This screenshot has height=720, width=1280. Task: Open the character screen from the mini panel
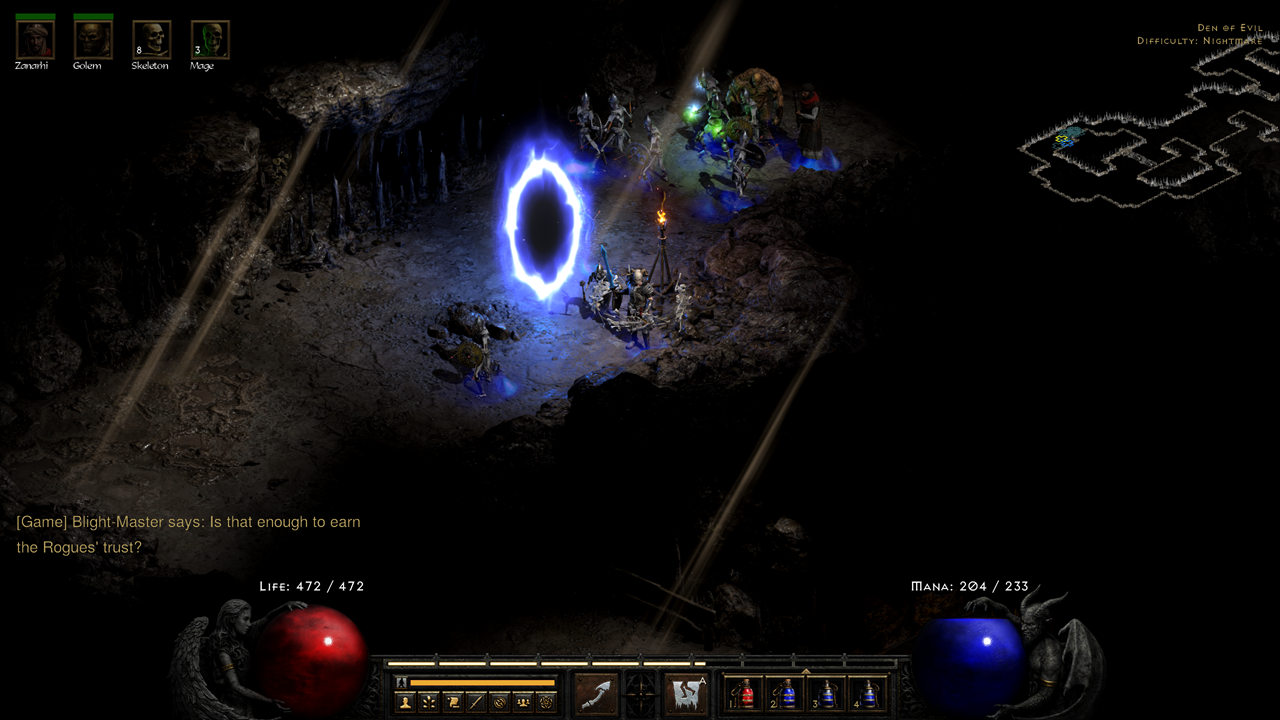click(x=406, y=702)
